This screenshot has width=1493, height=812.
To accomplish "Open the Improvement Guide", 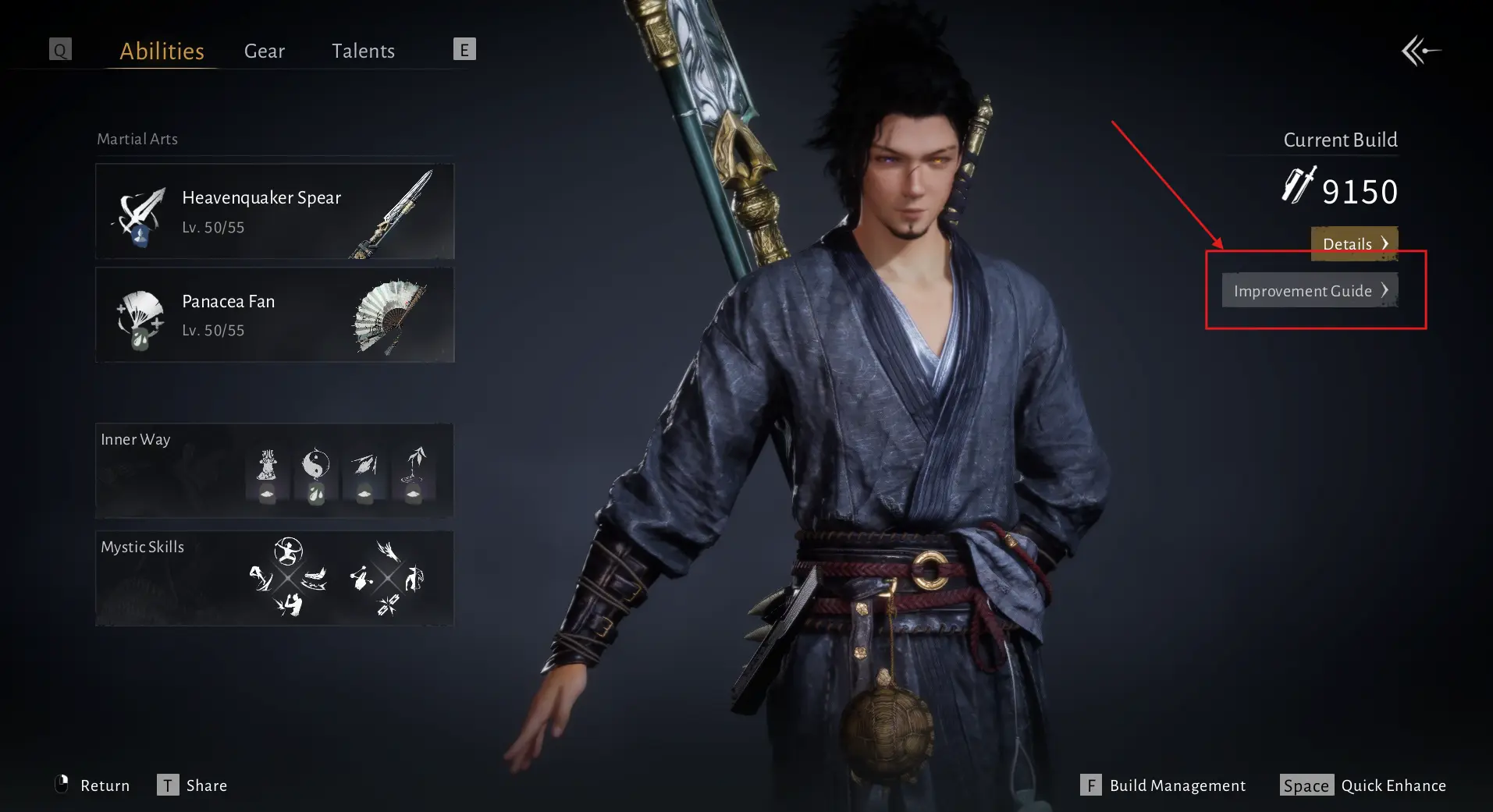I will point(1310,290).
